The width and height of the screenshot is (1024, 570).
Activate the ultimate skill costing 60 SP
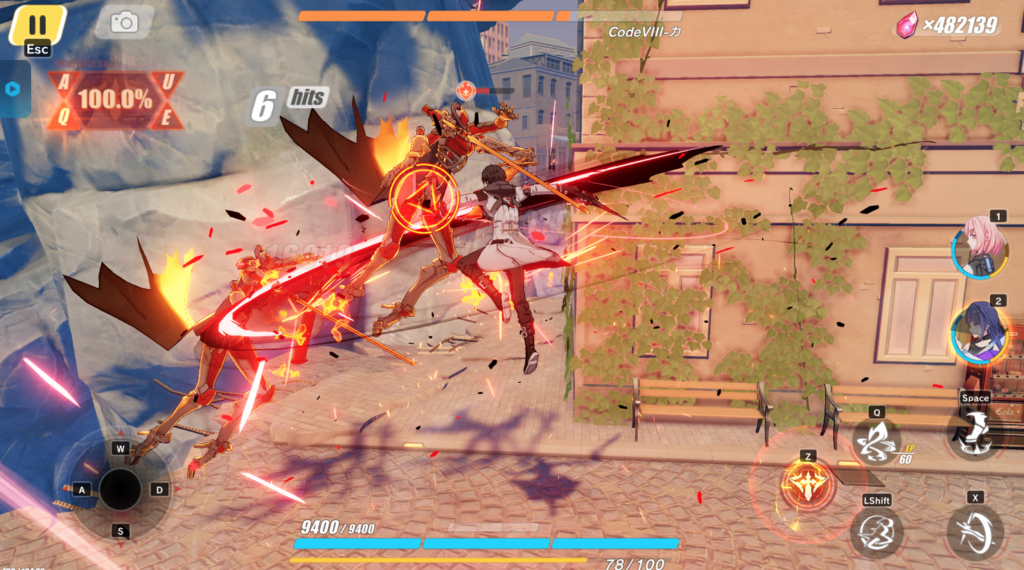877,442
